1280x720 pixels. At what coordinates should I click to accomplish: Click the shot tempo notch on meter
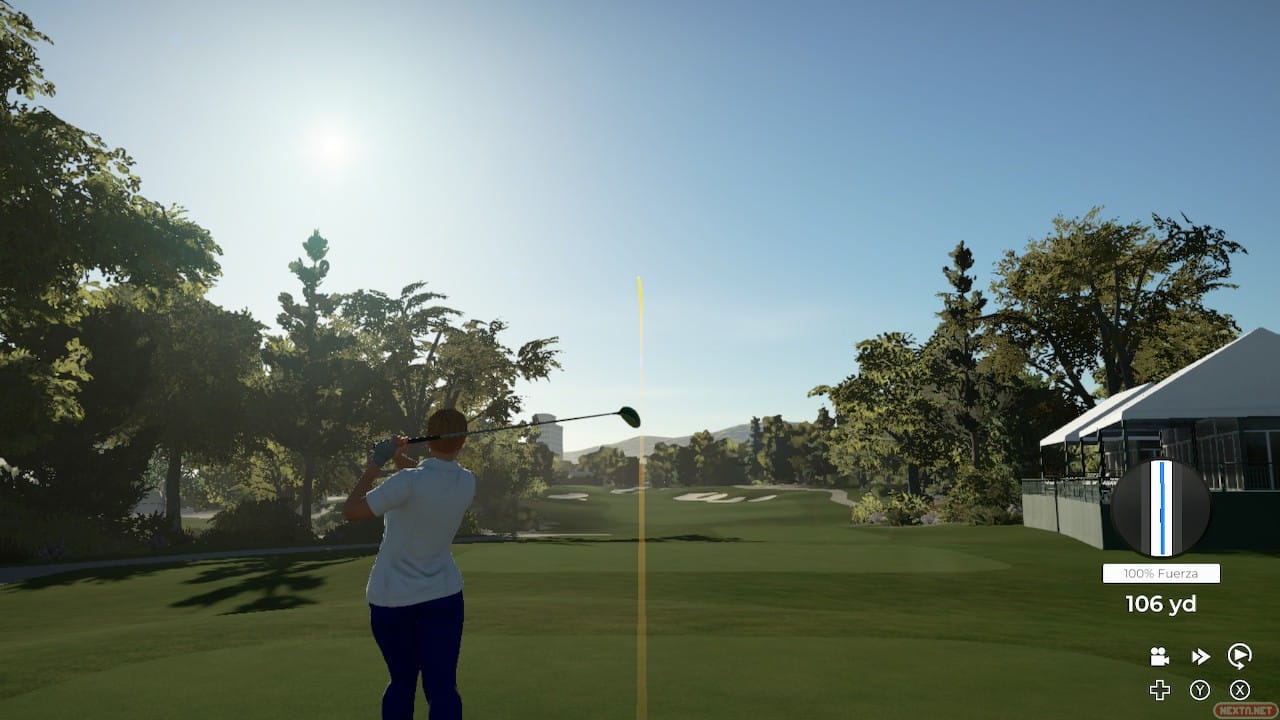point(1161,514)
